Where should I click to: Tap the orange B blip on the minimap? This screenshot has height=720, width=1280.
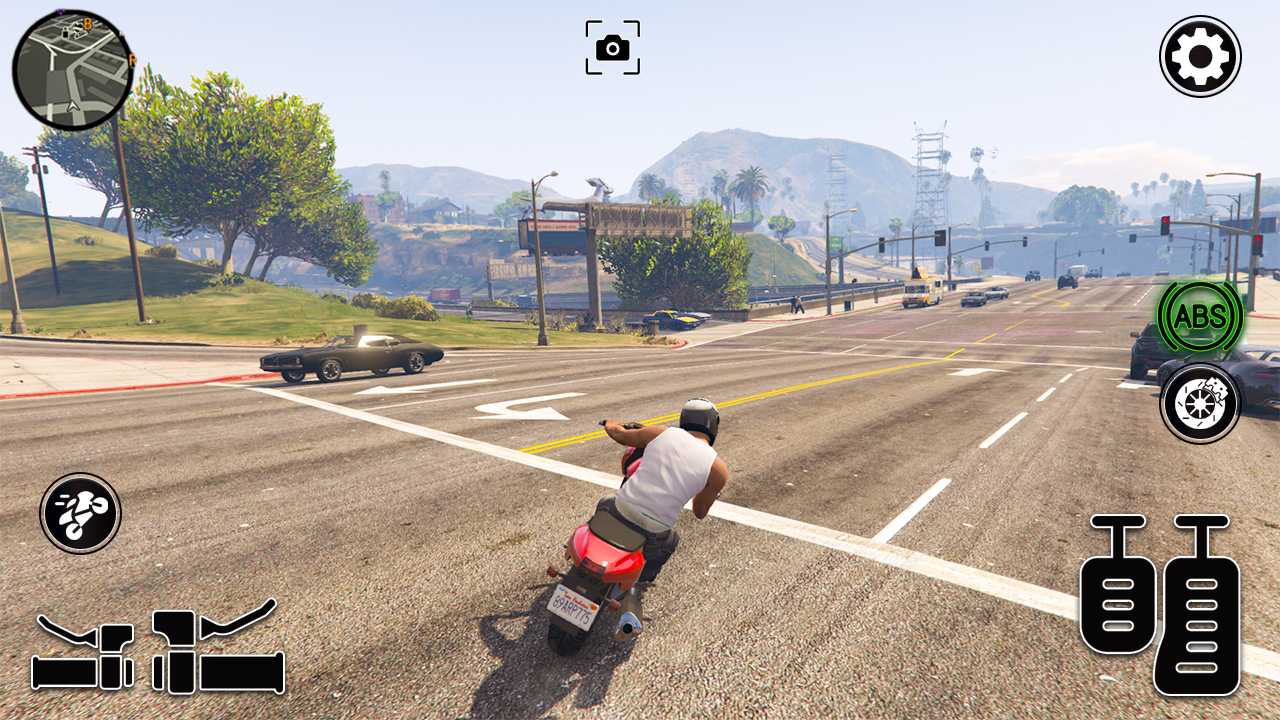point(87,24)
